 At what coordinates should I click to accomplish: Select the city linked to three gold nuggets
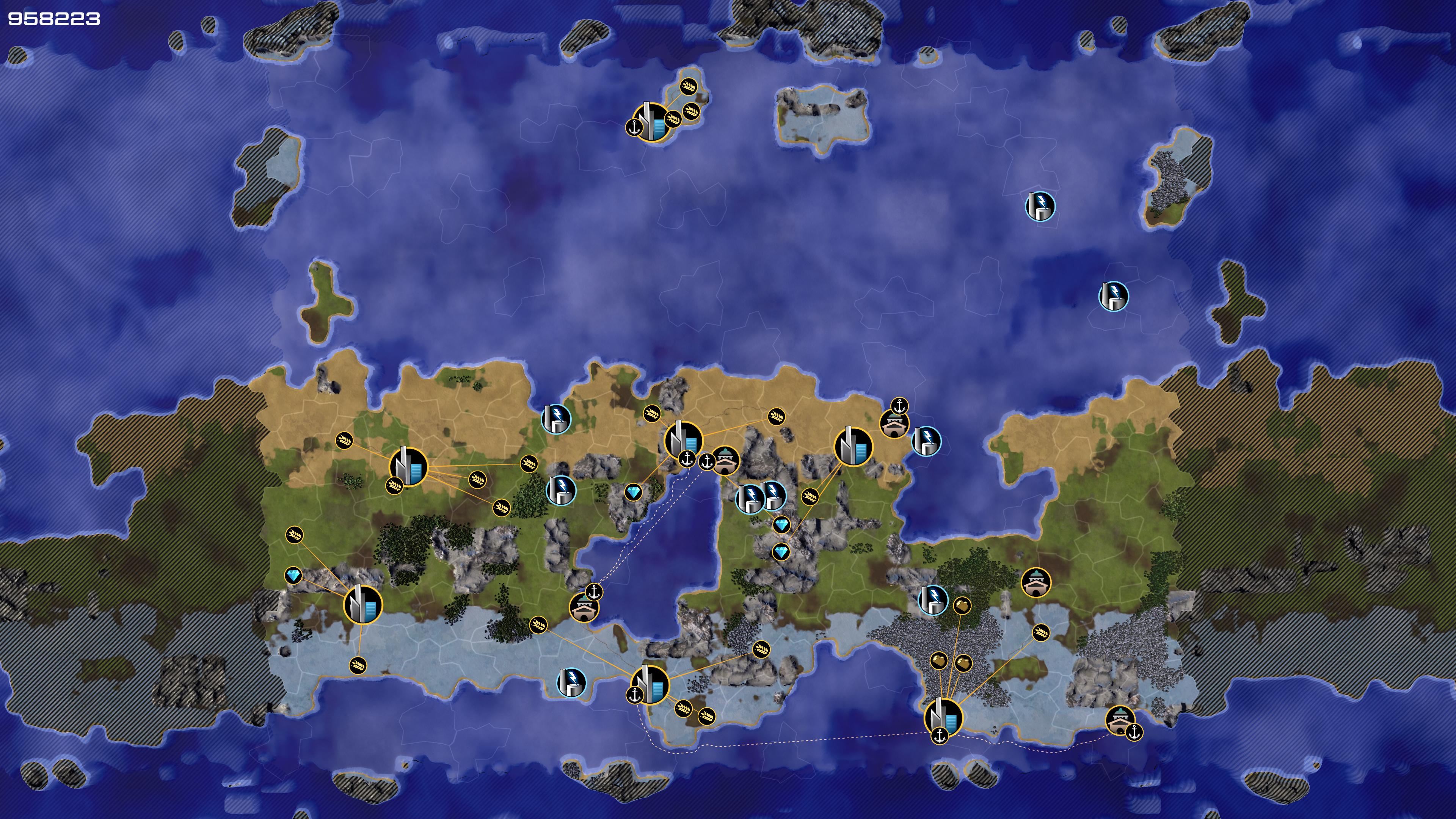[x=943, y=717]
